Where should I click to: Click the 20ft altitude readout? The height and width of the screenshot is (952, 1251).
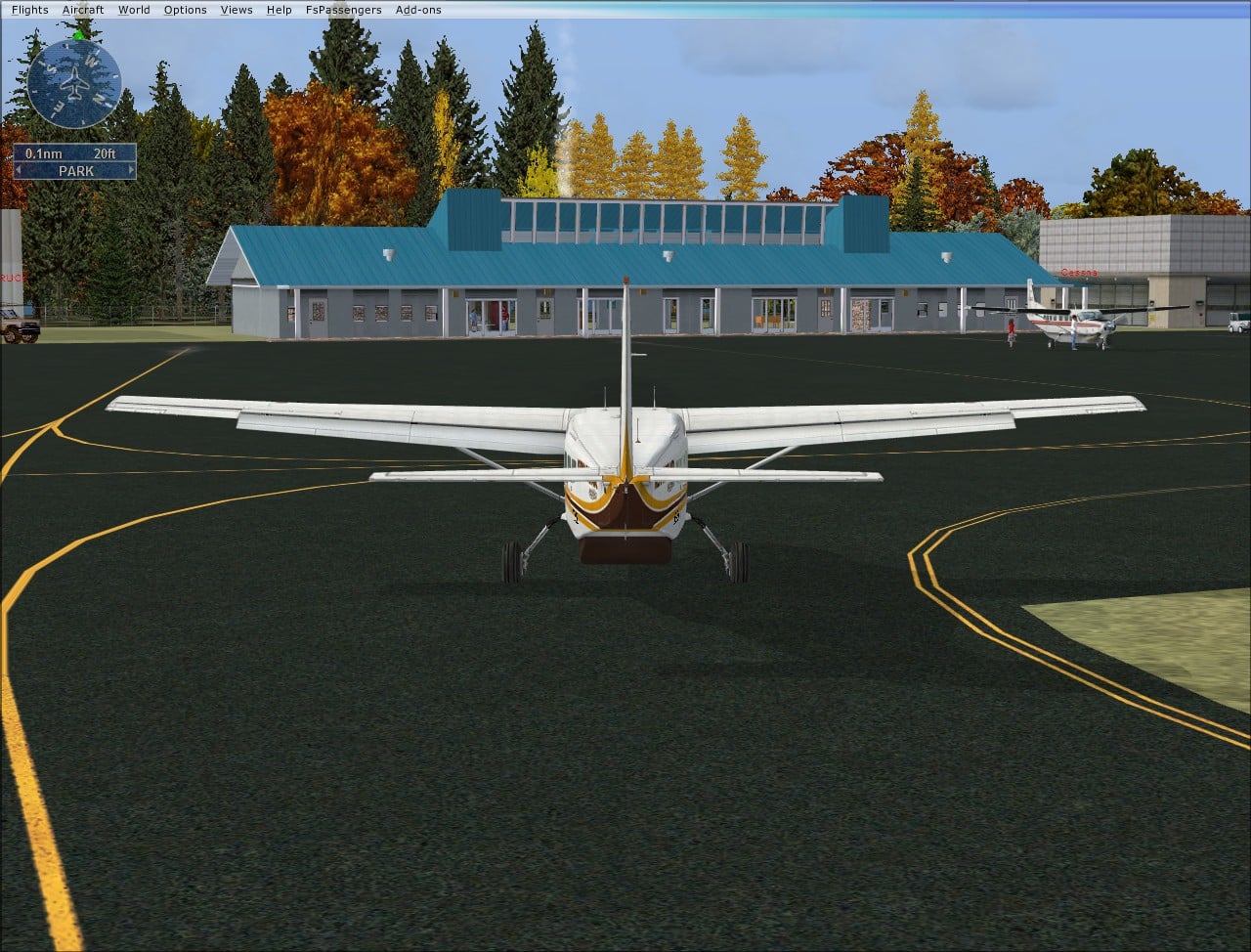click(x=106, y=153)
